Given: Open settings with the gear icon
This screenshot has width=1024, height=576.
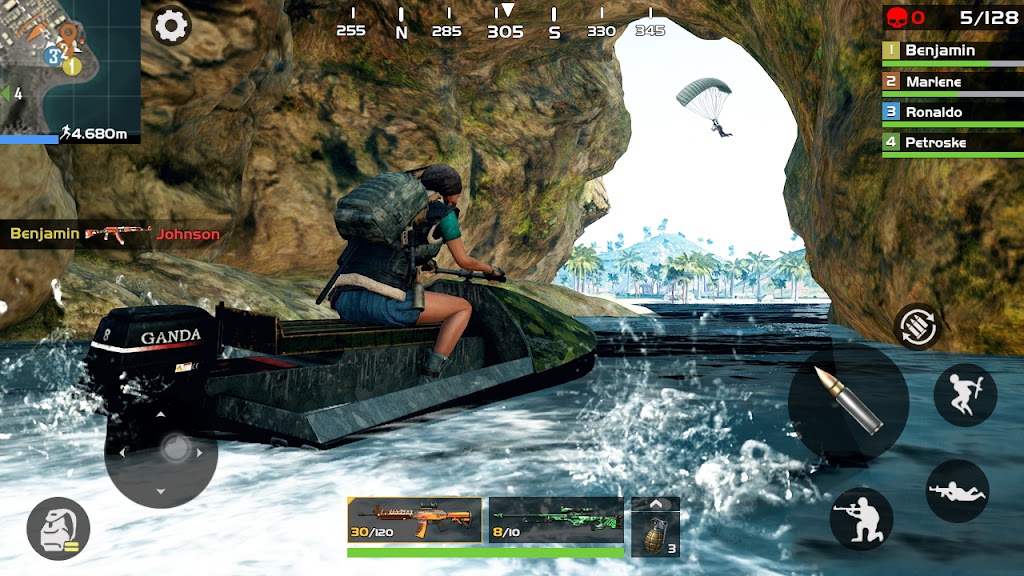Looking at the screenshot, I should click(172, 25).
